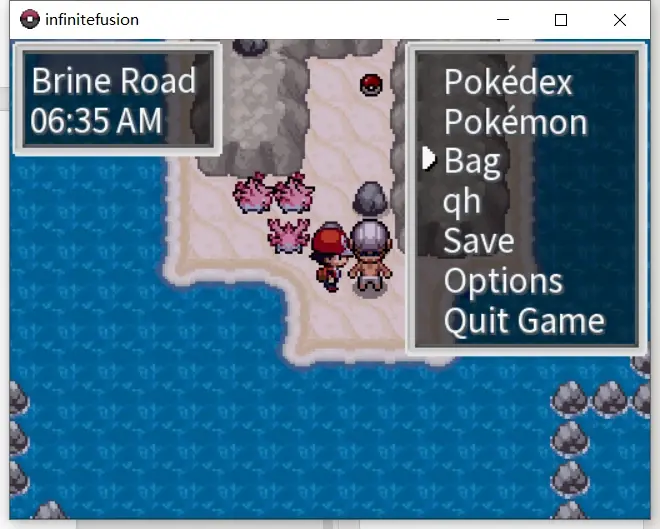Screen dimensions: 660x529
Task: Select Quit Game
Action: (524, 321)
